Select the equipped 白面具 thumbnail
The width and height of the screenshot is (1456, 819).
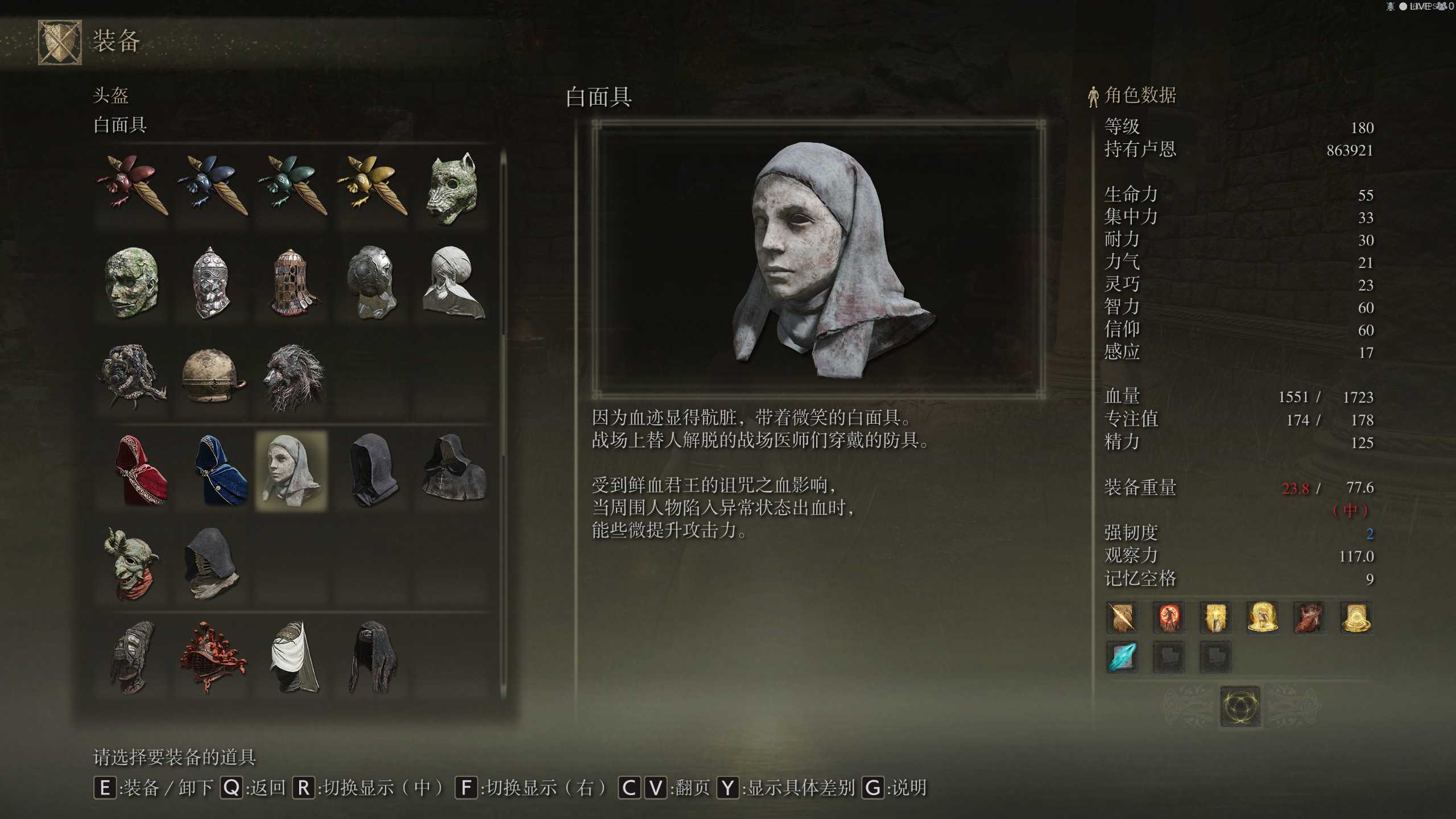click(291, 469)
